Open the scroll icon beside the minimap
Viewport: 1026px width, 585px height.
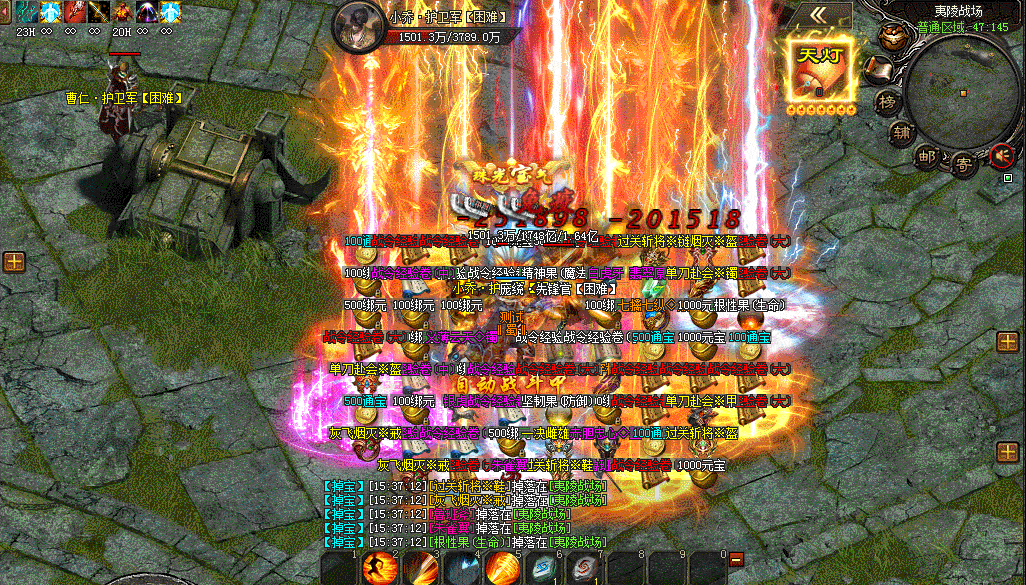pyautogui.click(x=877, y=70)
